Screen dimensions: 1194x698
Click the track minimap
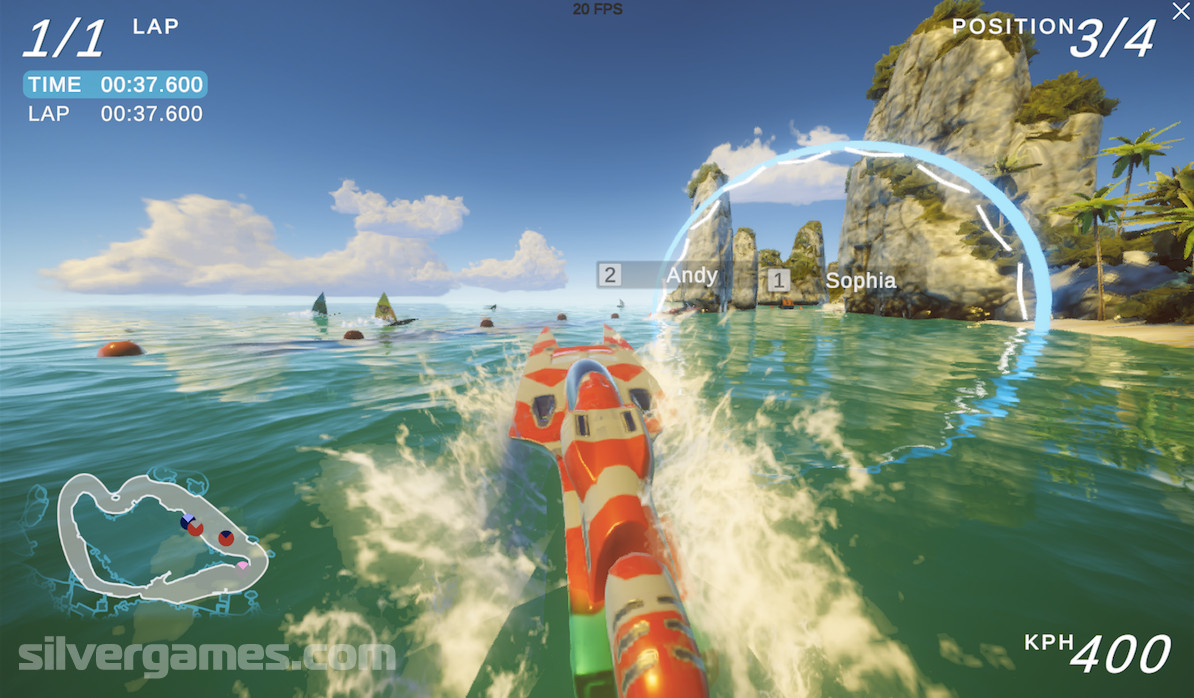[162, 537]
